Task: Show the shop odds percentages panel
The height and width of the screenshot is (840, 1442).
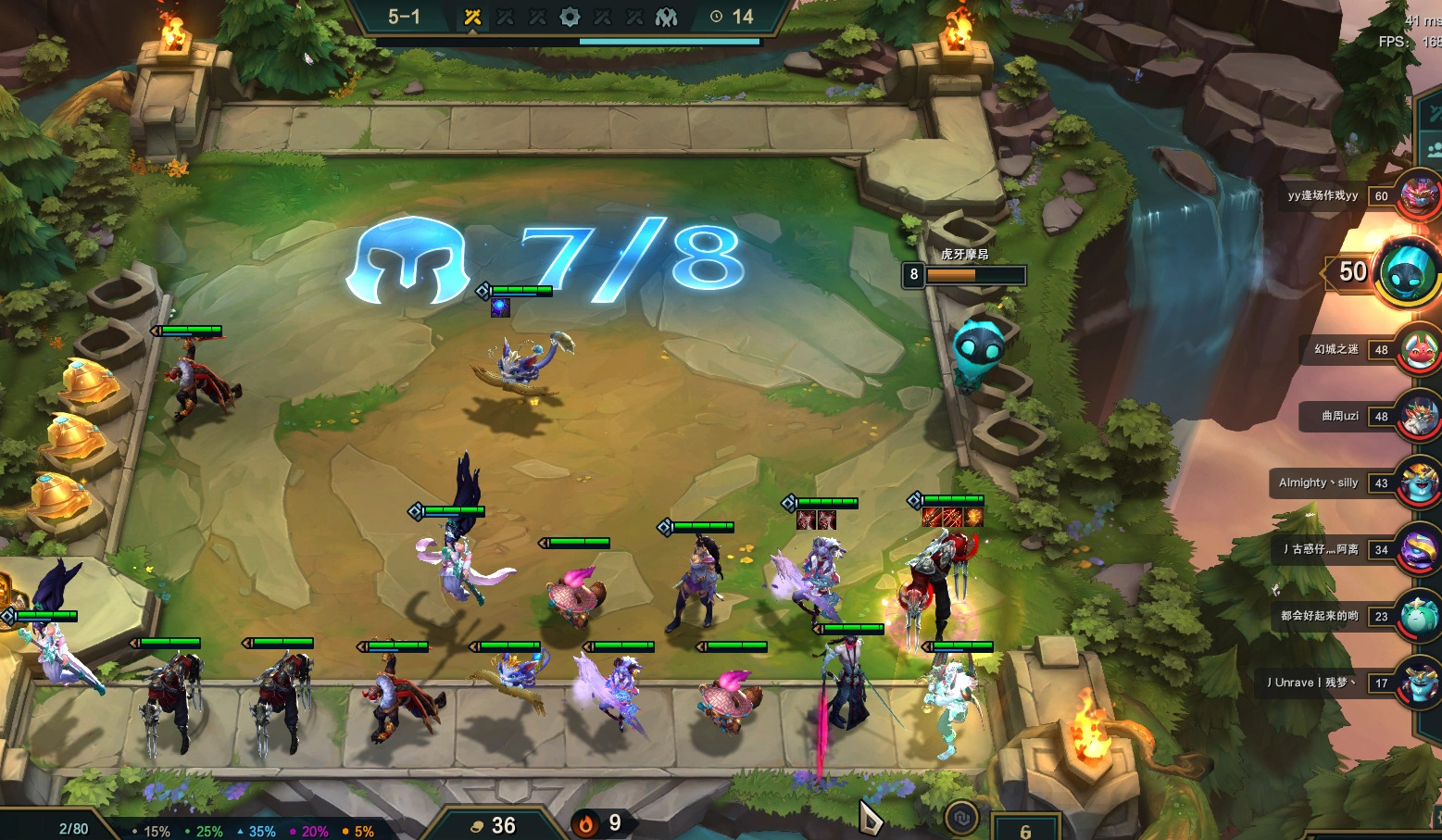Action: point(255,831)
